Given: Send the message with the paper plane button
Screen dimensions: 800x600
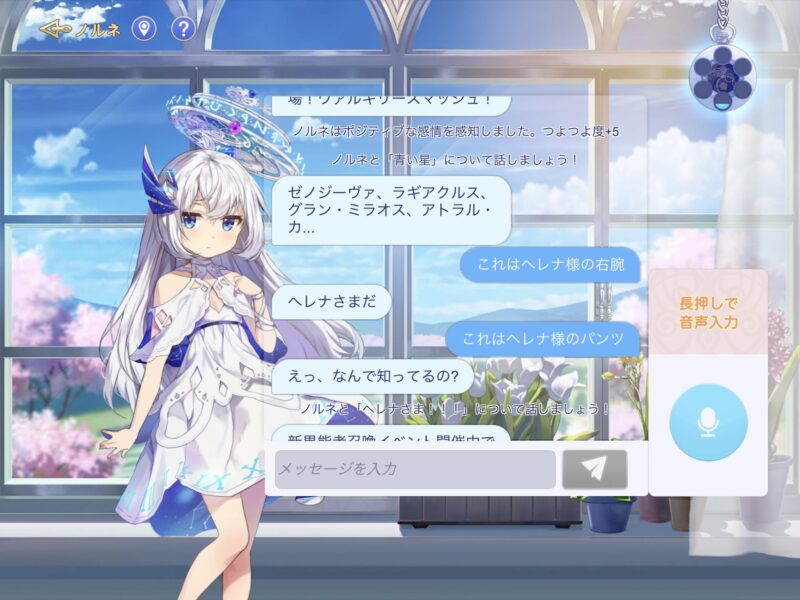Looking at the screenshot, I should click(x=595, y=469).
